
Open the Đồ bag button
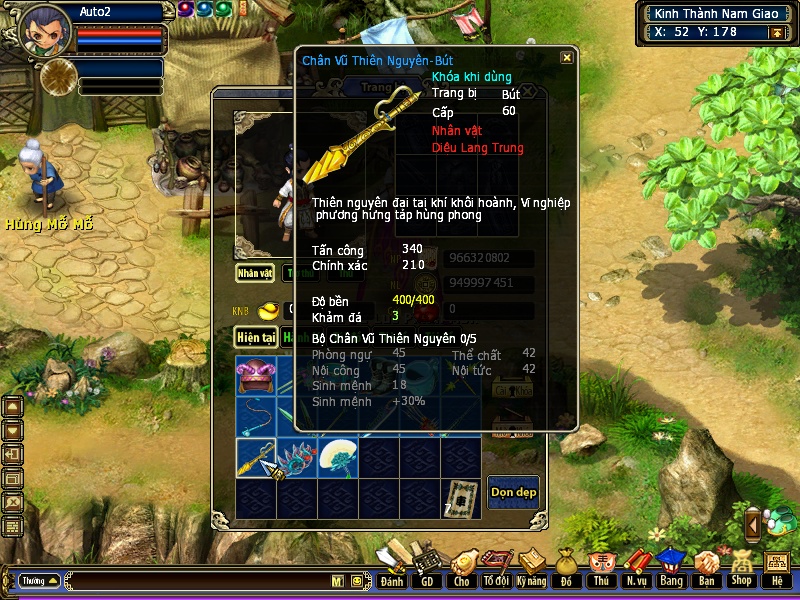tap(566, 568)
